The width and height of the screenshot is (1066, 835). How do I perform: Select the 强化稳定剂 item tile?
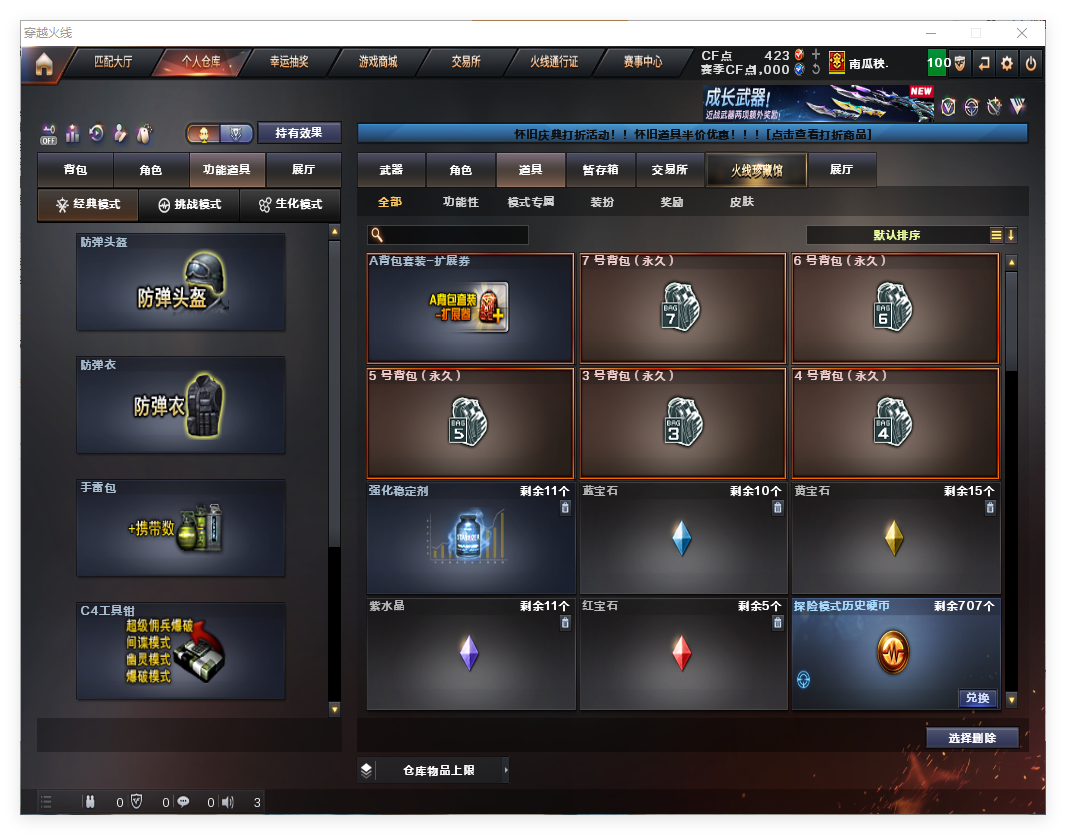tap(471, 539)
